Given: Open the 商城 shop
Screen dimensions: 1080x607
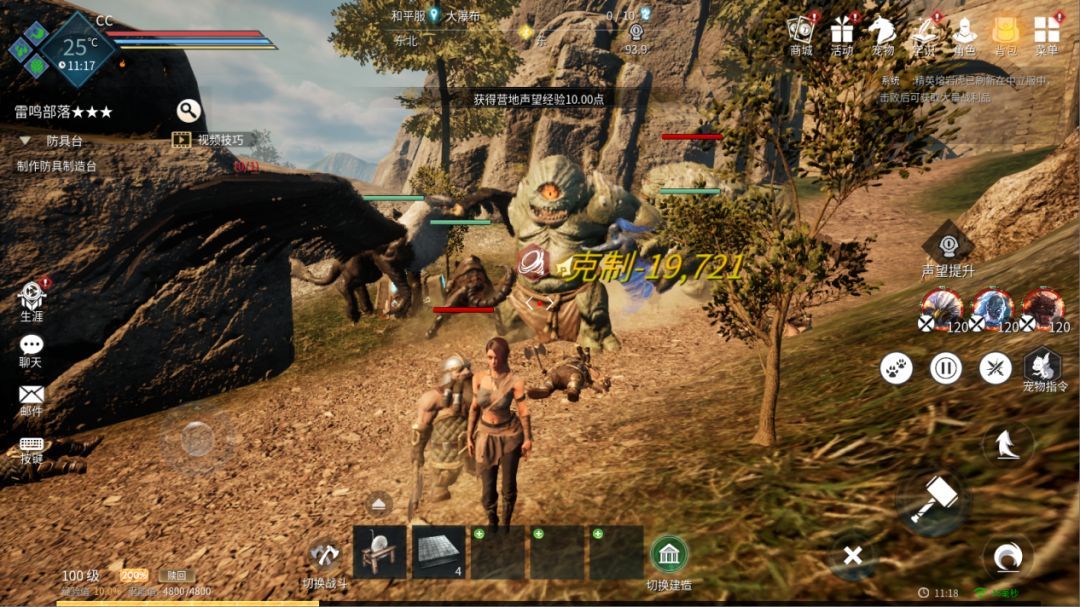Looking at the screenshot, I should [x=801, y=31].
